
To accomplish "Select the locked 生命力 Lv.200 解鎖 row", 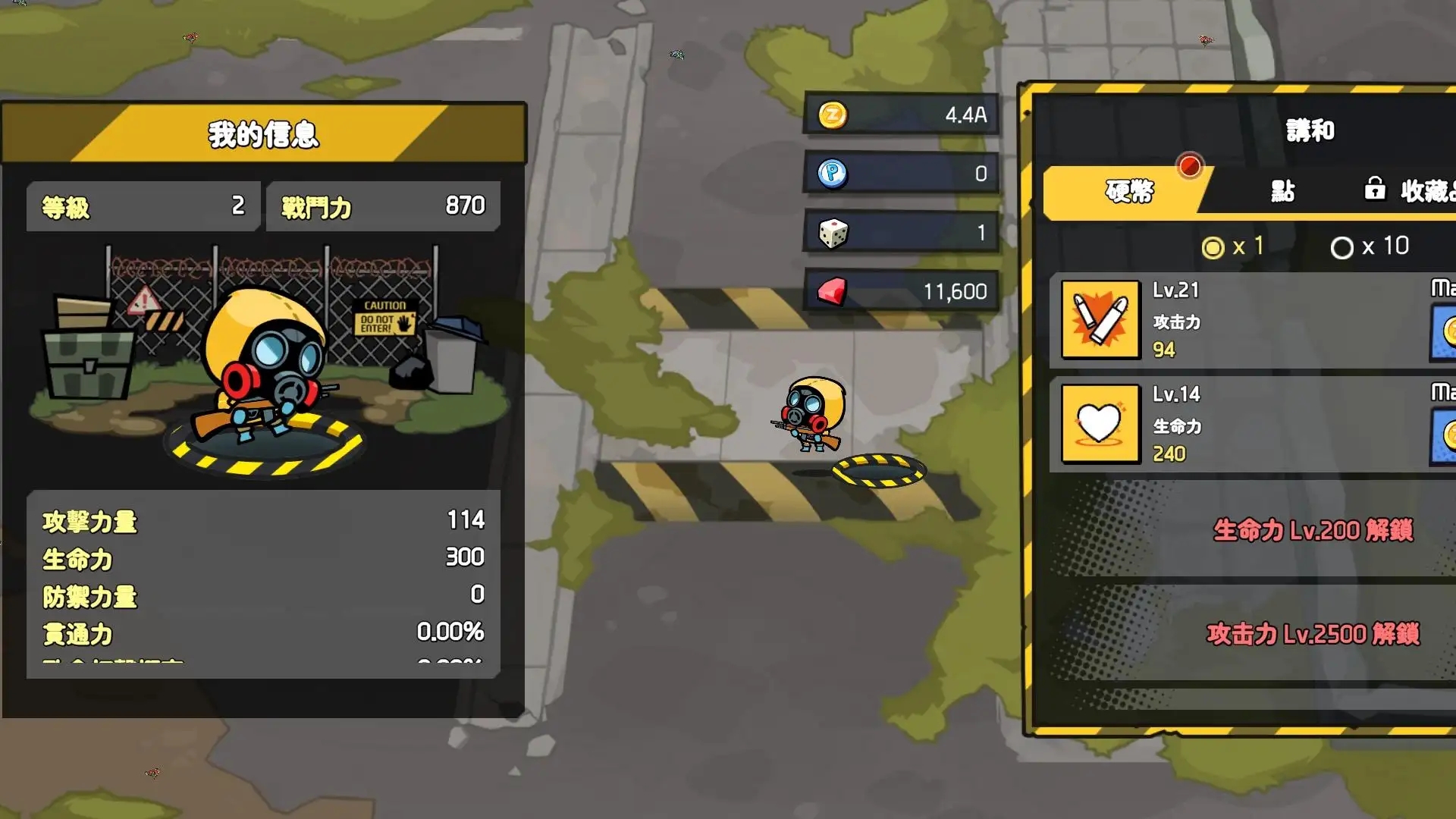I will pos(1312,530).
